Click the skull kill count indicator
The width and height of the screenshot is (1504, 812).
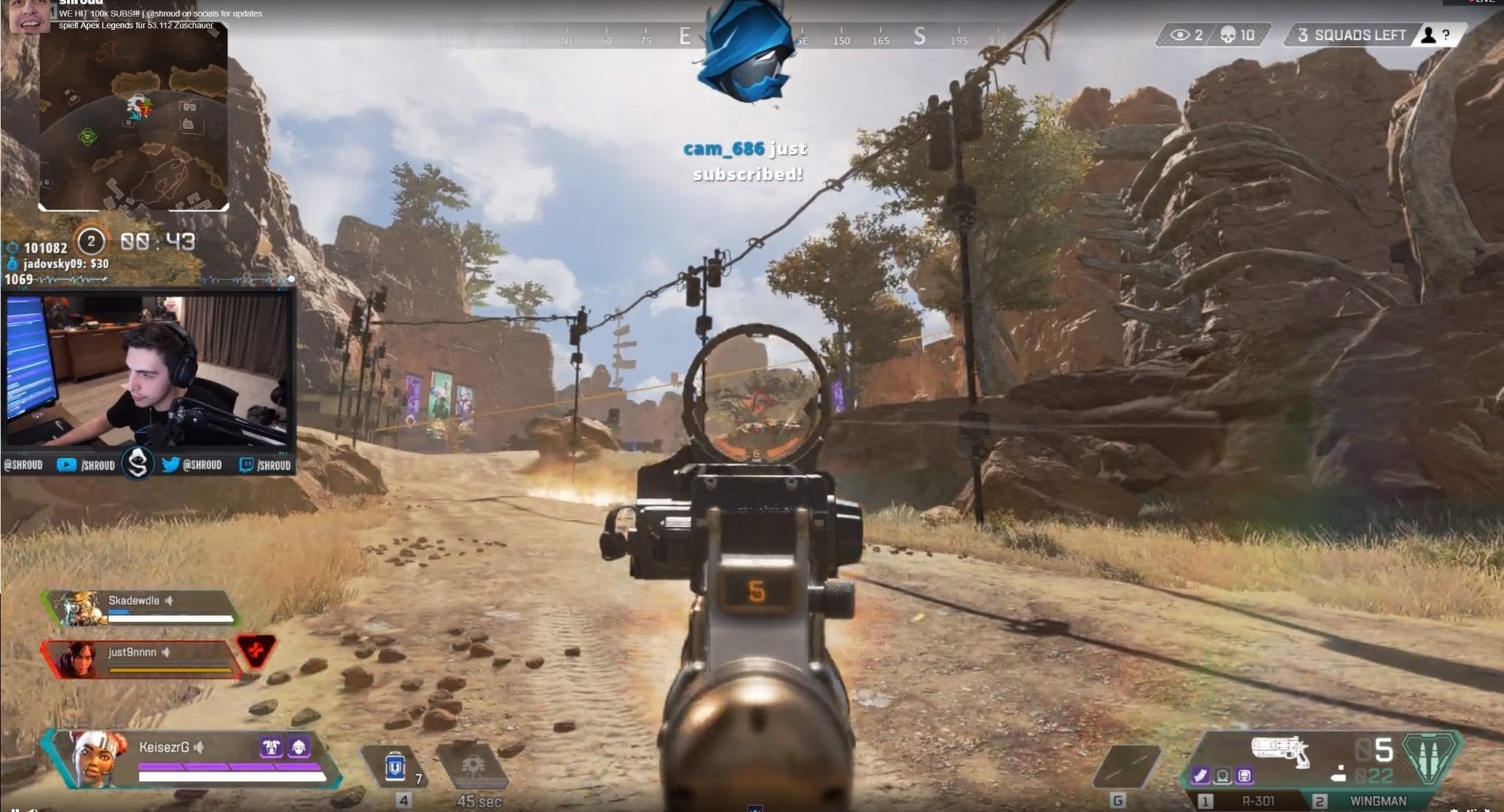[x=1237, y=35]
